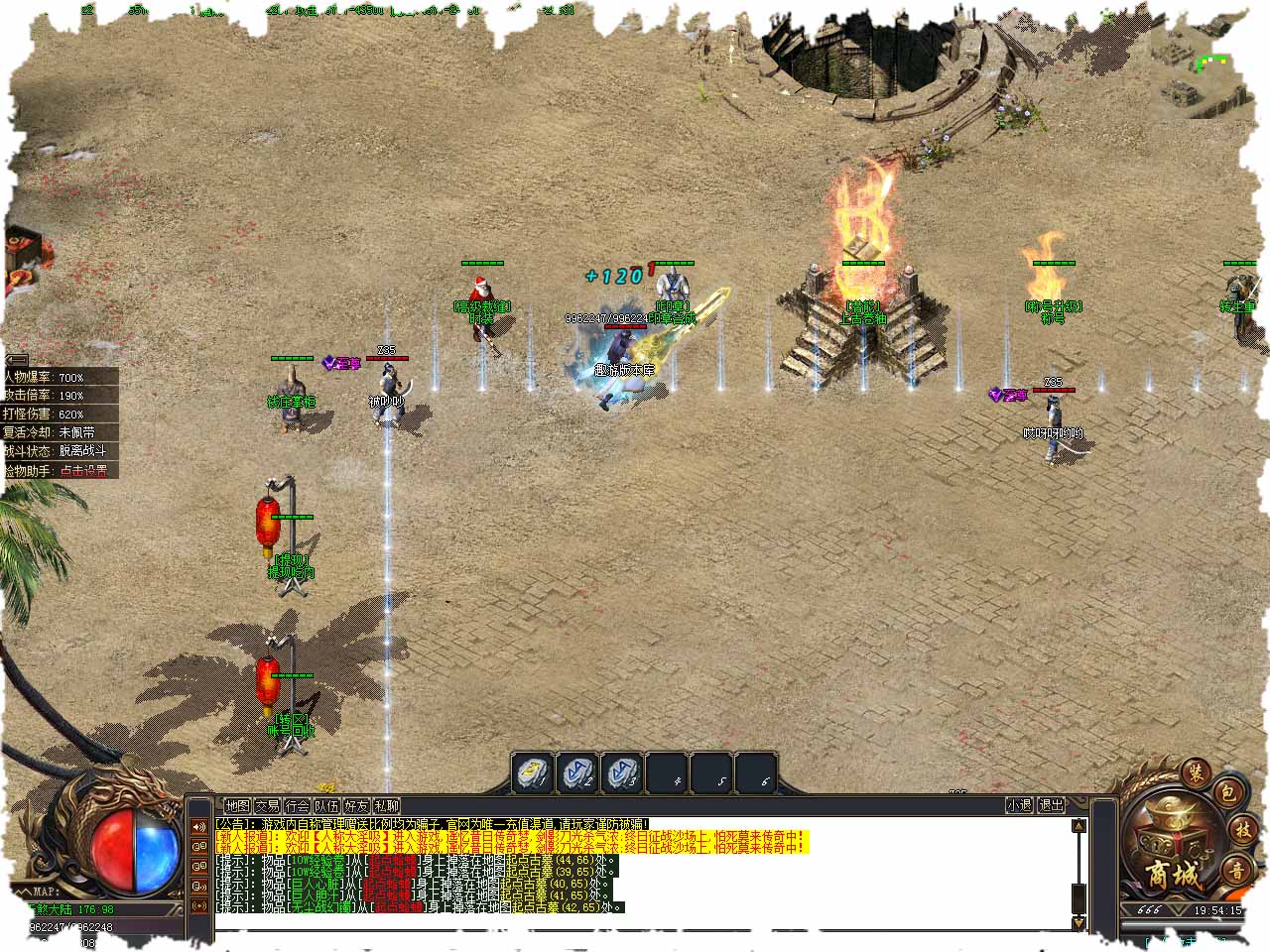This screenshot has width=1270, height=952.
Task: Open the 交易 trade panel
Action: [x=267, y=806]
